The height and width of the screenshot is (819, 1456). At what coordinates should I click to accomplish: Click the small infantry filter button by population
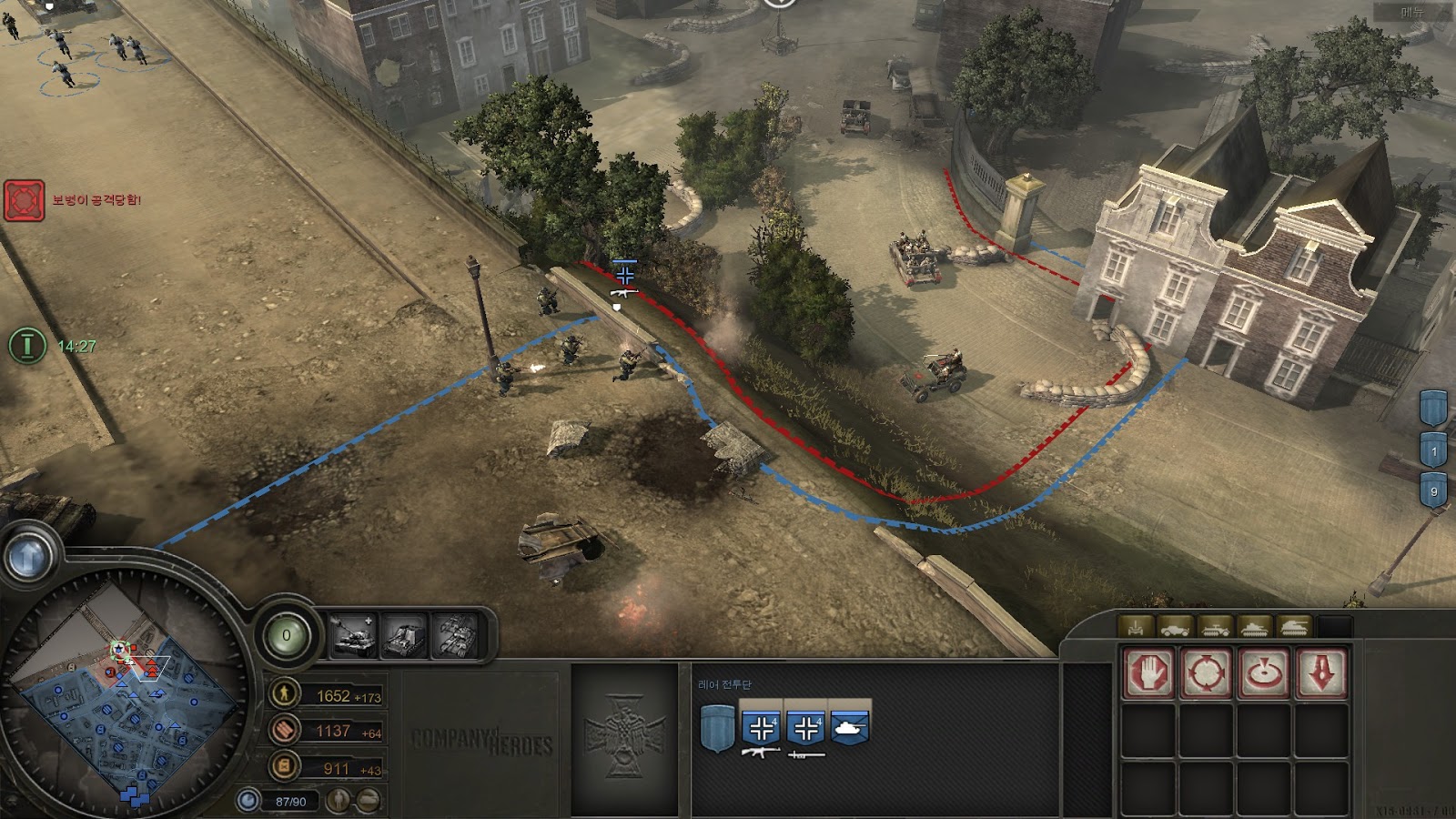[x=339, y=801]
